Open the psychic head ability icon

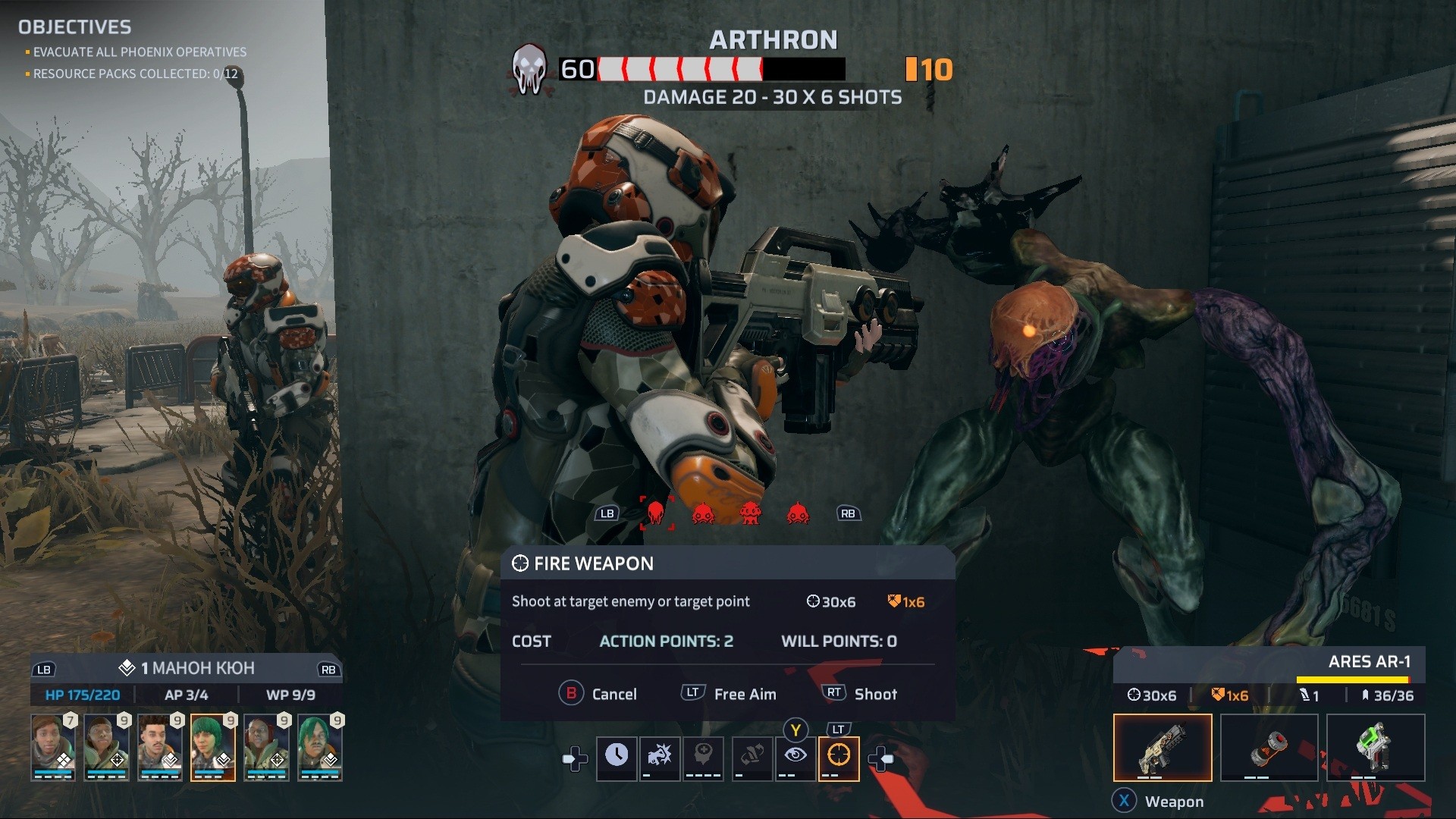(704, 758)
